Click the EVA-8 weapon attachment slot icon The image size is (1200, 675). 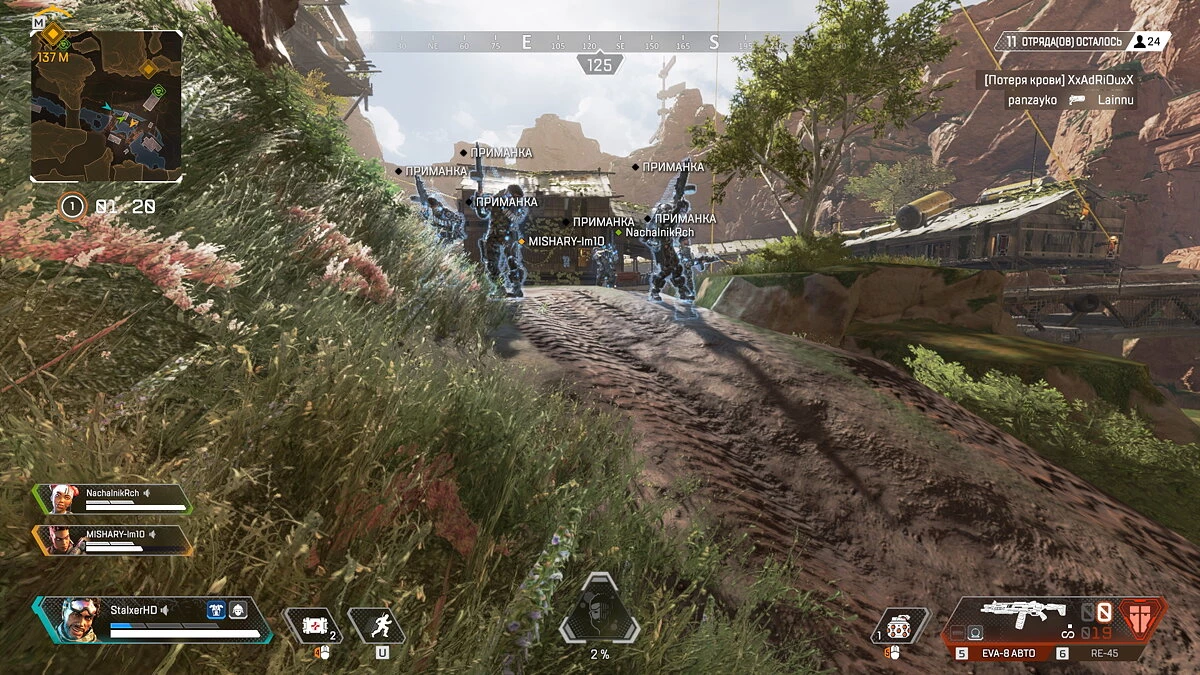(x=974, y=632)
